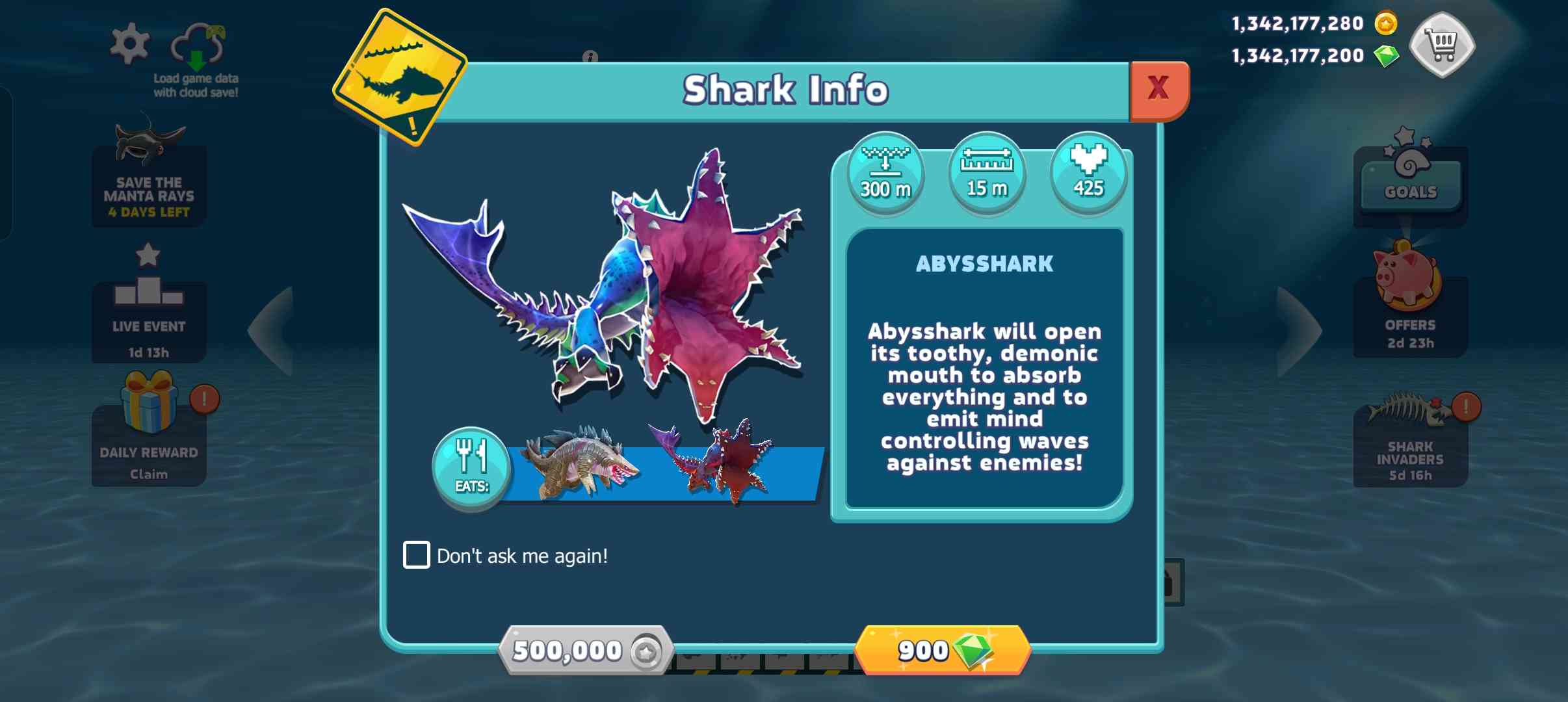The image size is (1568, 702).
Task: Open the settings gear
Action: click(130, 44)
